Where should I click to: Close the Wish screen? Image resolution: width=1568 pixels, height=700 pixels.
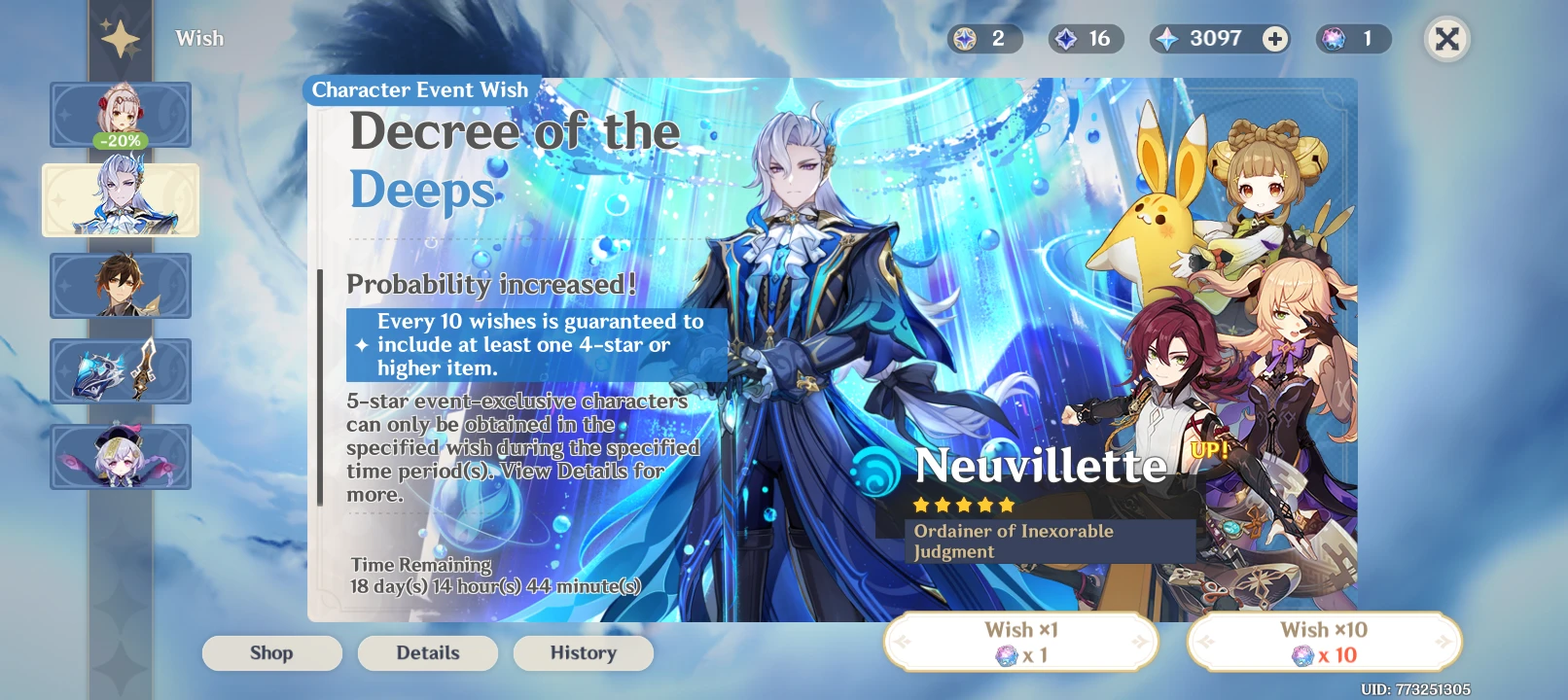[1446, 39]
